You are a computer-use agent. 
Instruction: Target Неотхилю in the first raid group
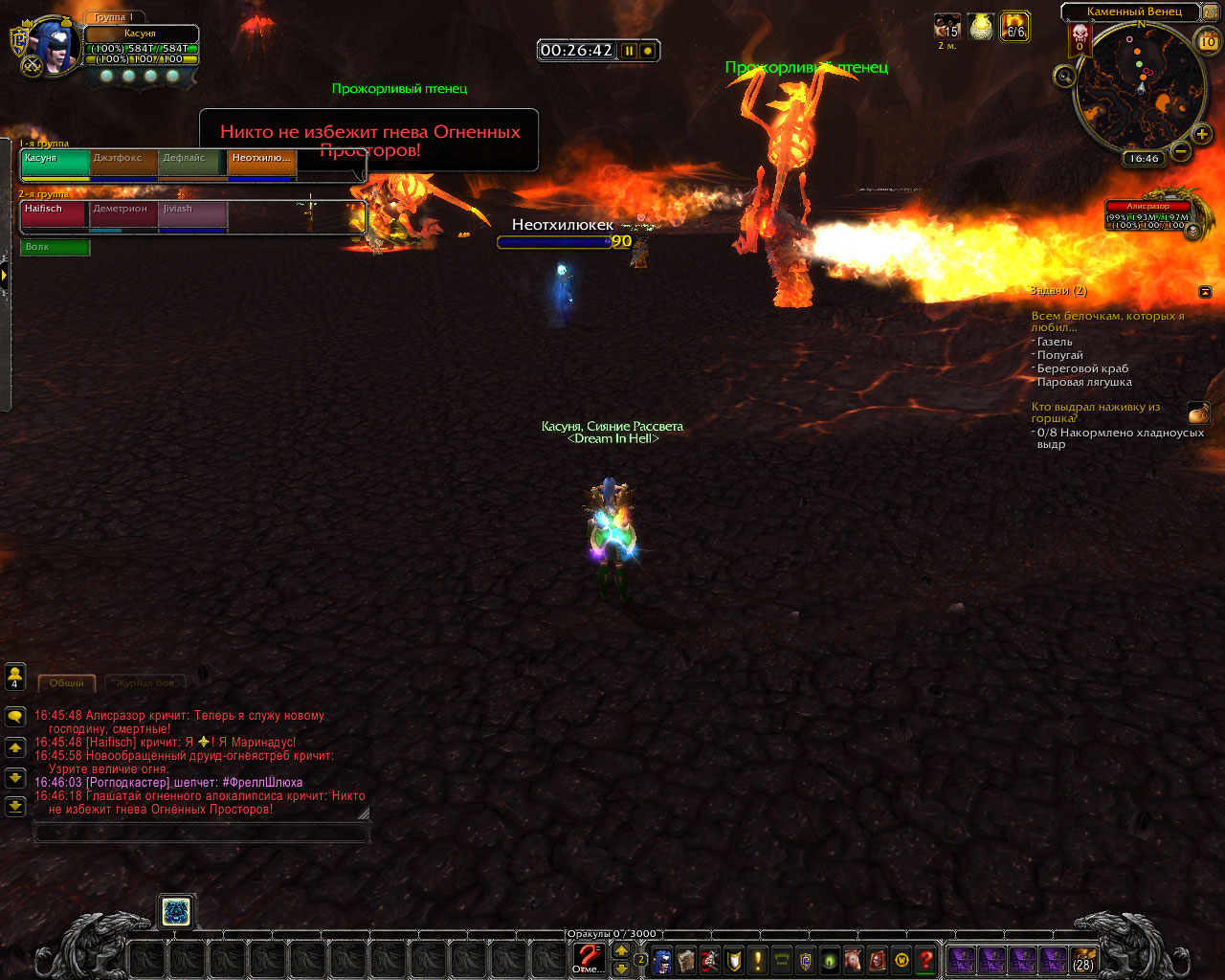[x=261, y=164]
